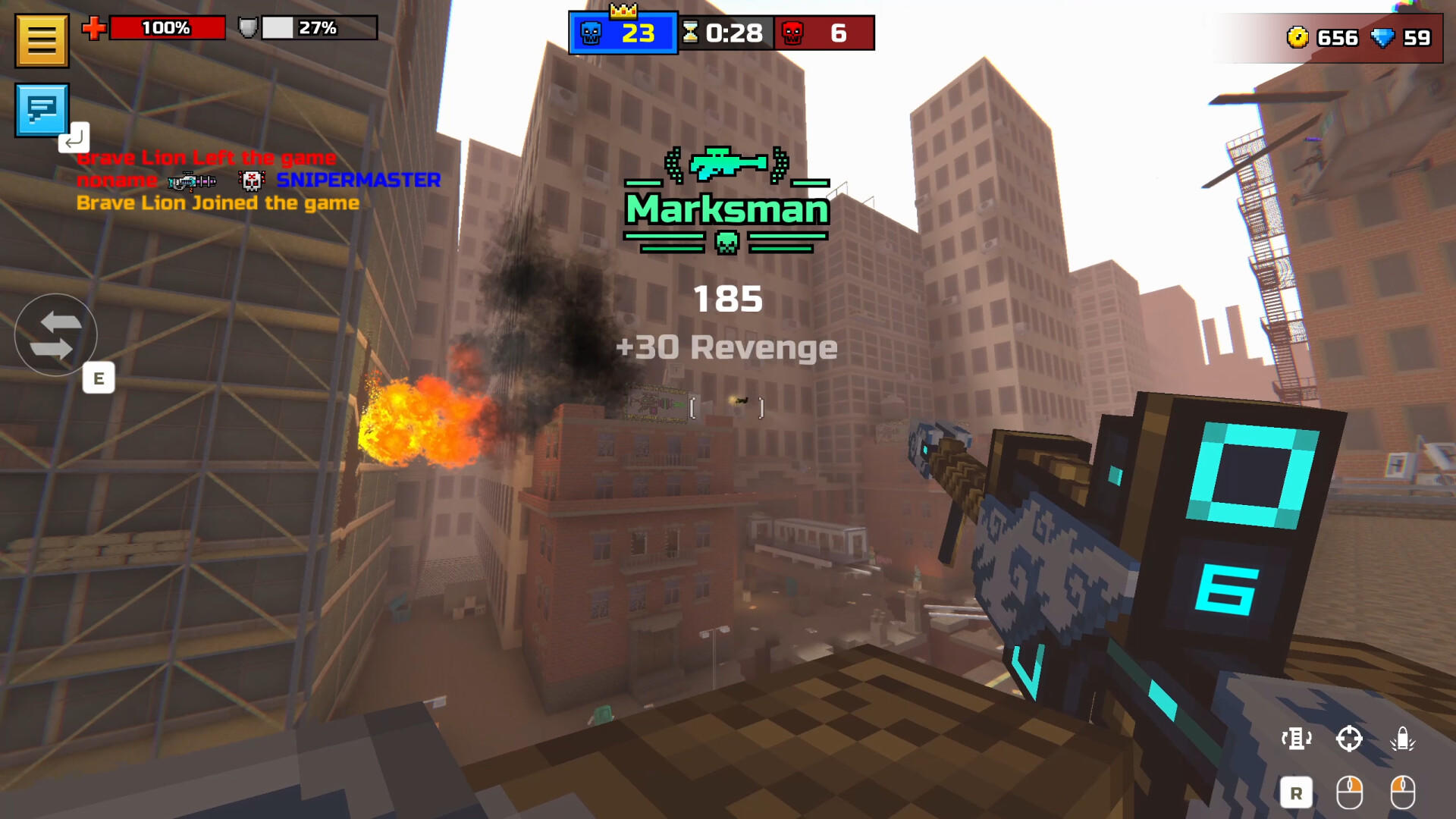This screenshot has width=1456, height=819.
Task: Open the pause menu
Action: coord(42,39)
